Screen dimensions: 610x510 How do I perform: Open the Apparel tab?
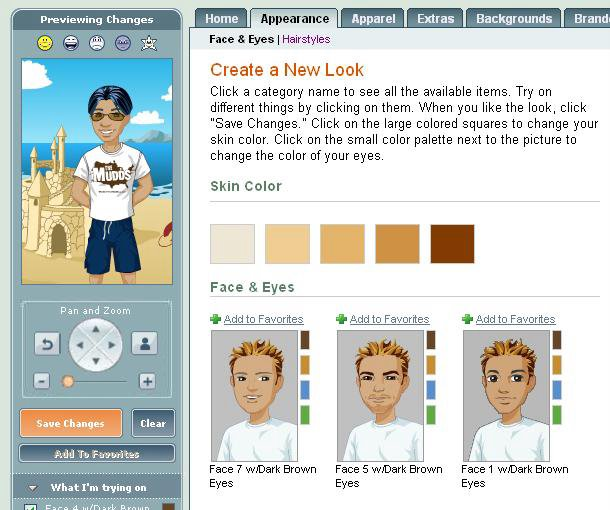372,18
